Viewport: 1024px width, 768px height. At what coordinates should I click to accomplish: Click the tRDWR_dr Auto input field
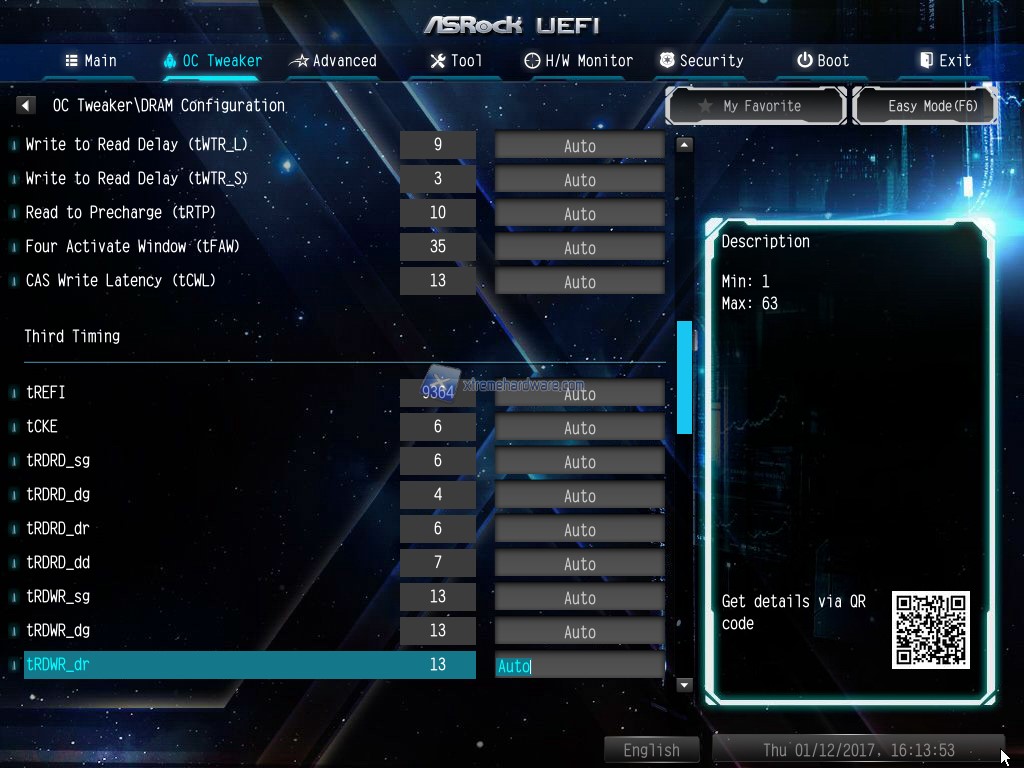579,666
